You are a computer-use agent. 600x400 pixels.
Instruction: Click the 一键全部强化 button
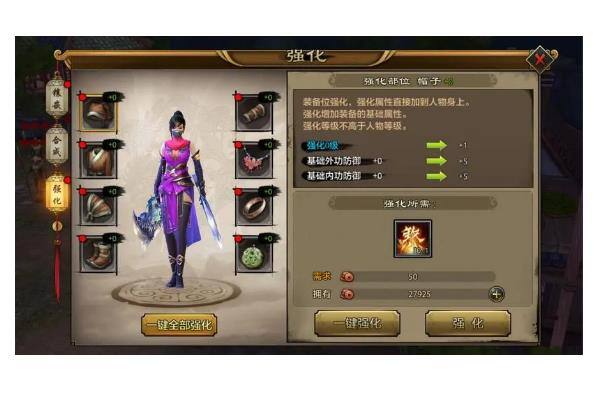click(178, 324)
